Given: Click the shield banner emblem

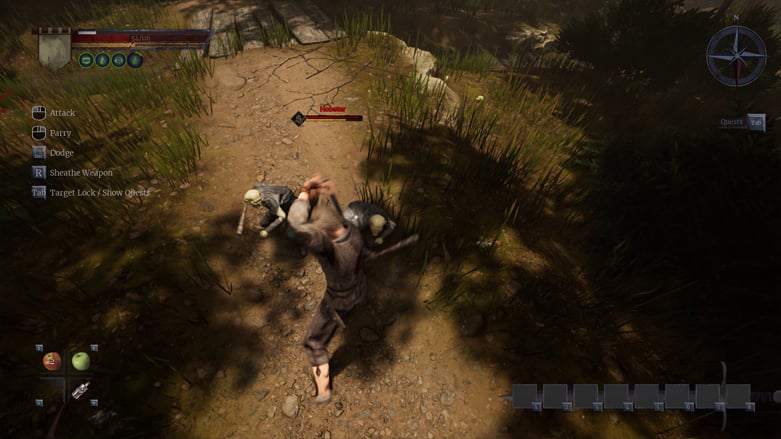Looking at the screenshot, I should coord(54,47).
